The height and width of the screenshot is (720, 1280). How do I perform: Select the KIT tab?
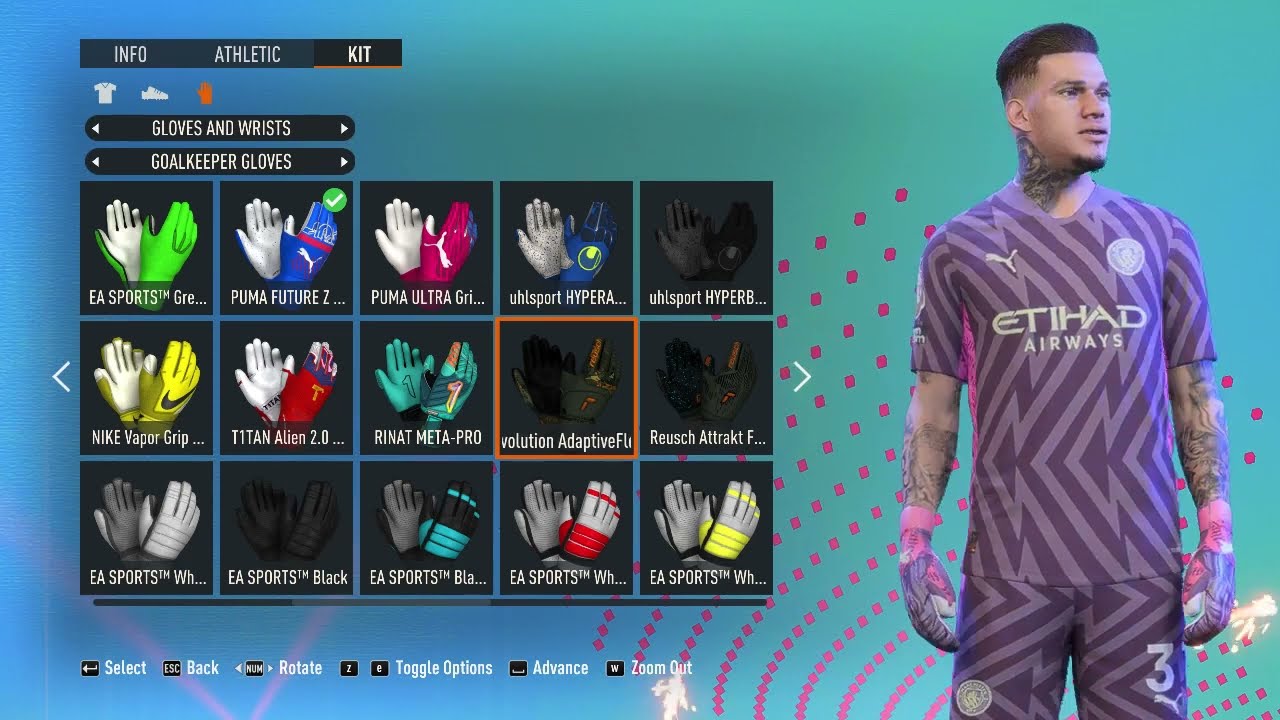pyautogui.click(x=358, y=54)
